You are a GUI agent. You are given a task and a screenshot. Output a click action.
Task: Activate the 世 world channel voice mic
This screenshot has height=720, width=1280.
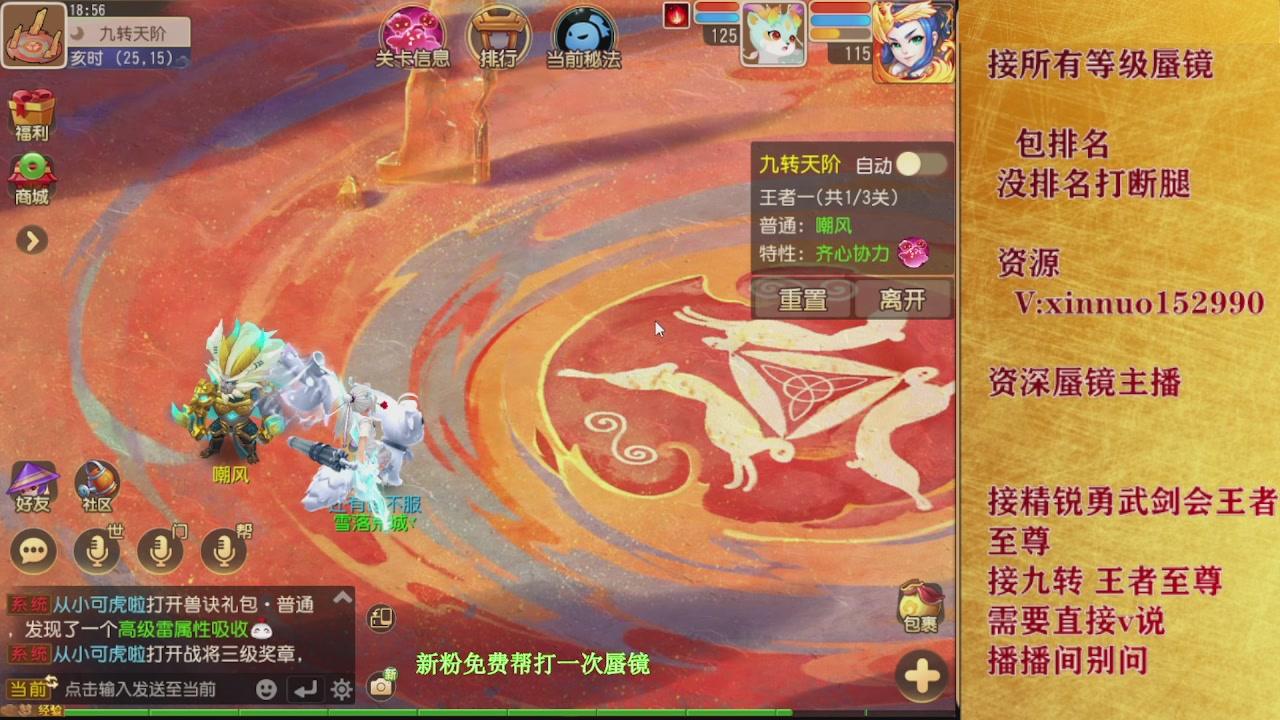tap(99, 549)
